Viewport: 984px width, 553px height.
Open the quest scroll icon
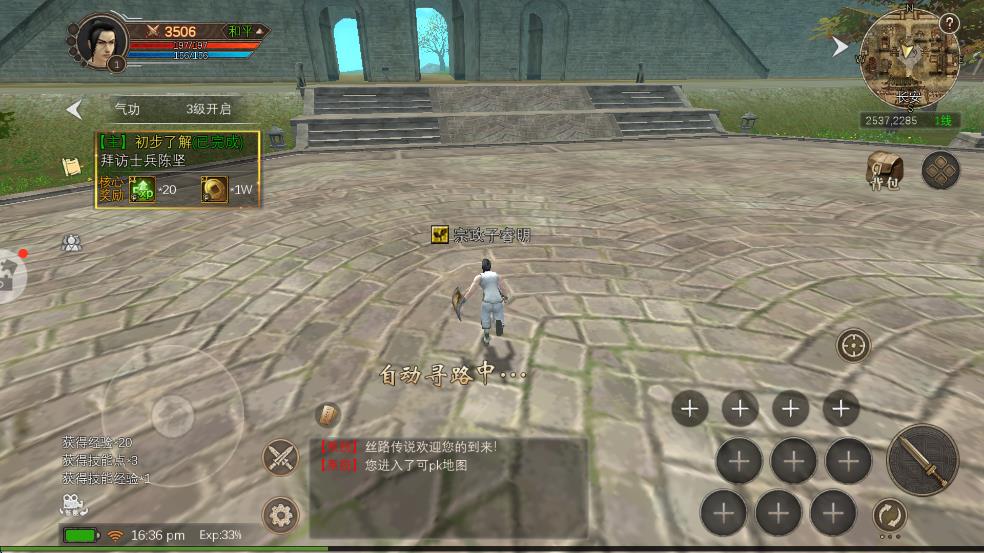click(x=71, y=167)
